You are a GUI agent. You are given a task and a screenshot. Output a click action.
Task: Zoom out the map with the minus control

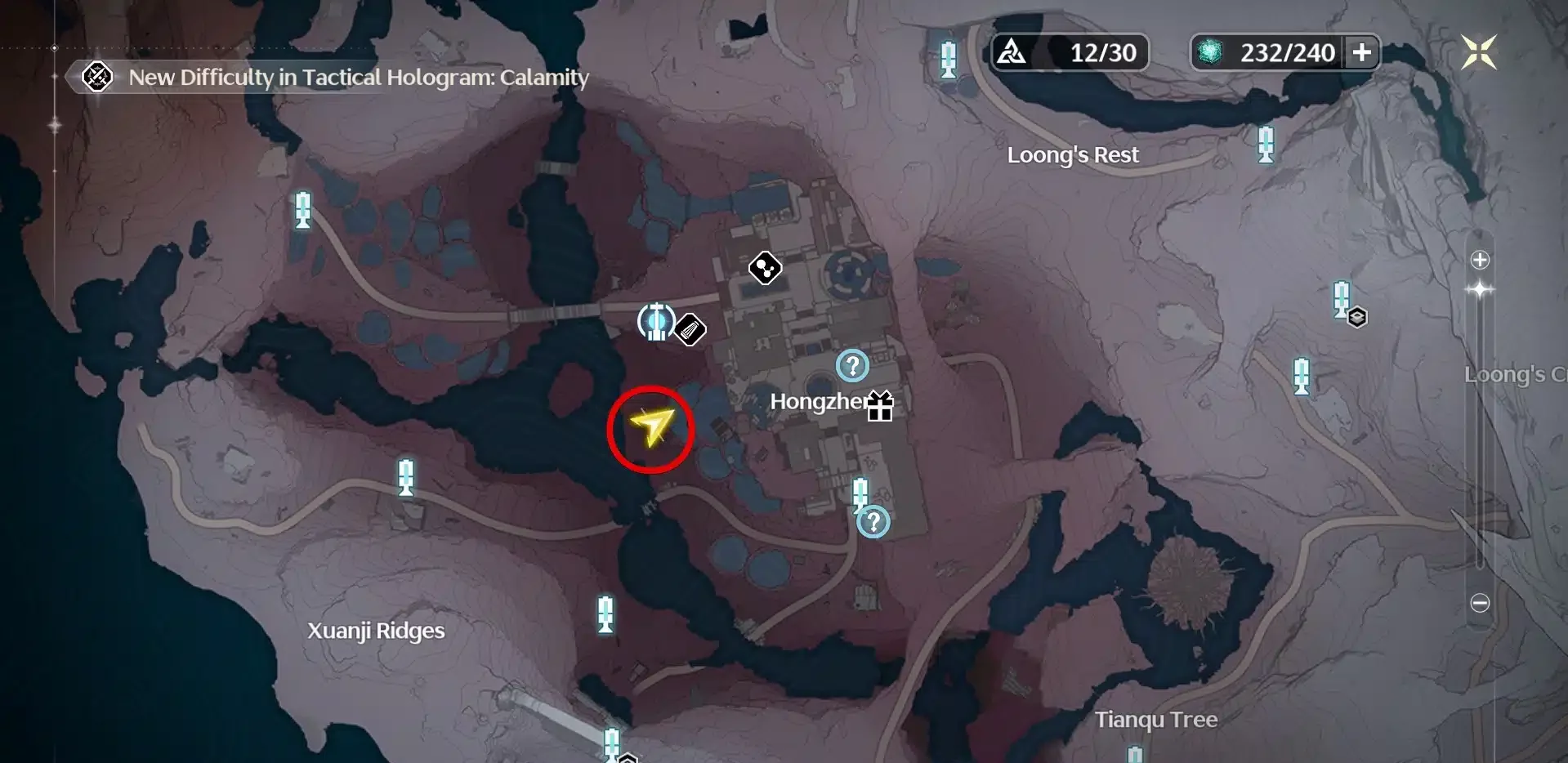pyautogui.click(x=1480, y=603)
